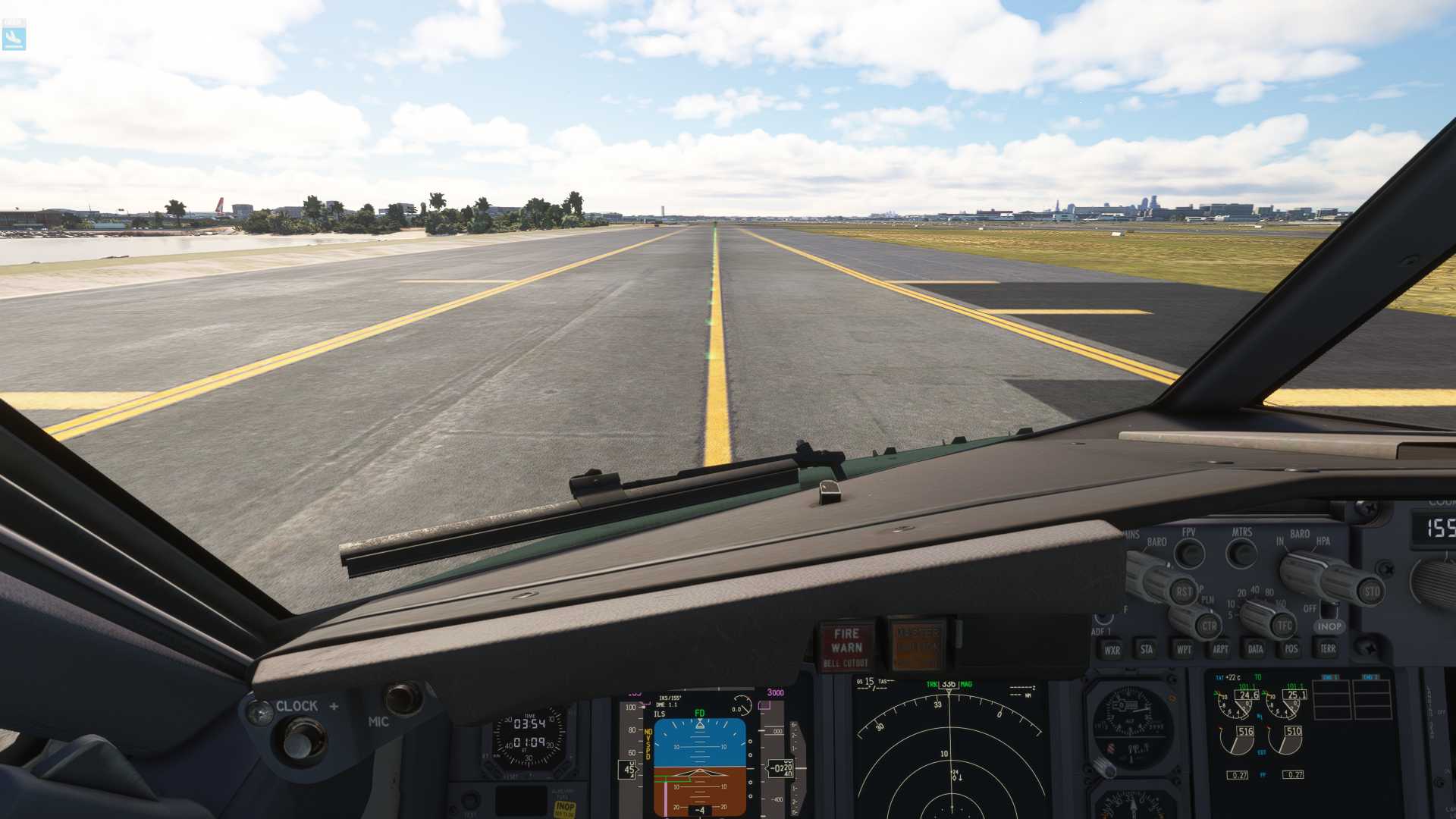Click the CTR map mode knob
This screenshot has width=1456, height=819.
pos(1208,626)
